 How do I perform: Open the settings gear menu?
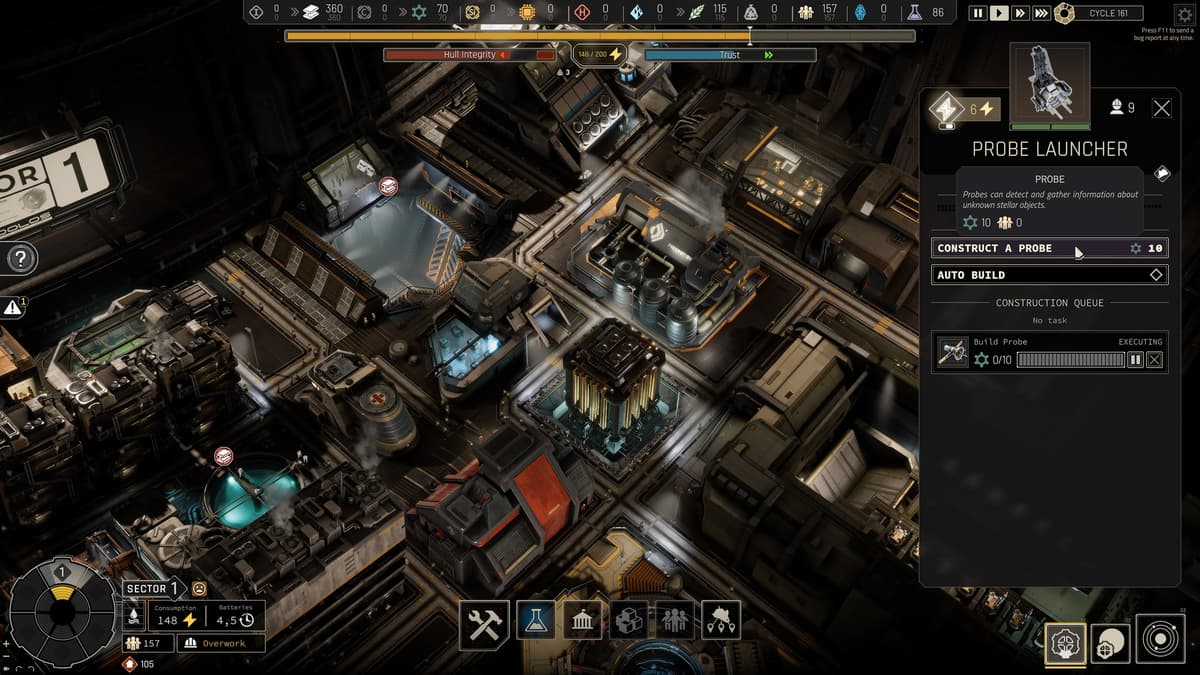tap(1184, 14)
